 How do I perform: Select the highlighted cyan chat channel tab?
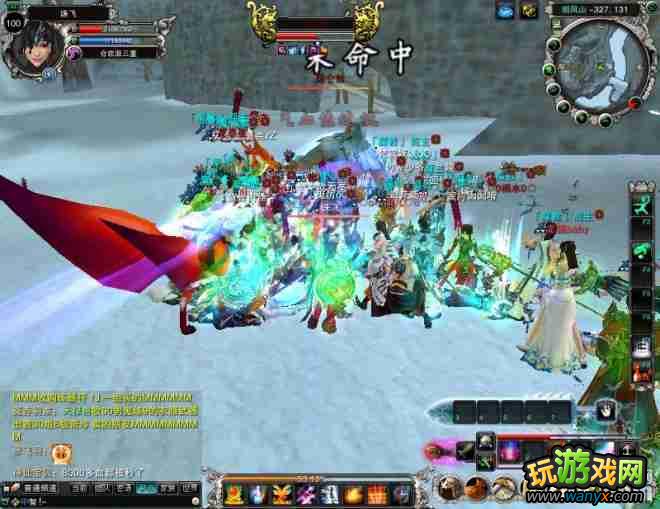pyautogui.click(x=146, y=489)
